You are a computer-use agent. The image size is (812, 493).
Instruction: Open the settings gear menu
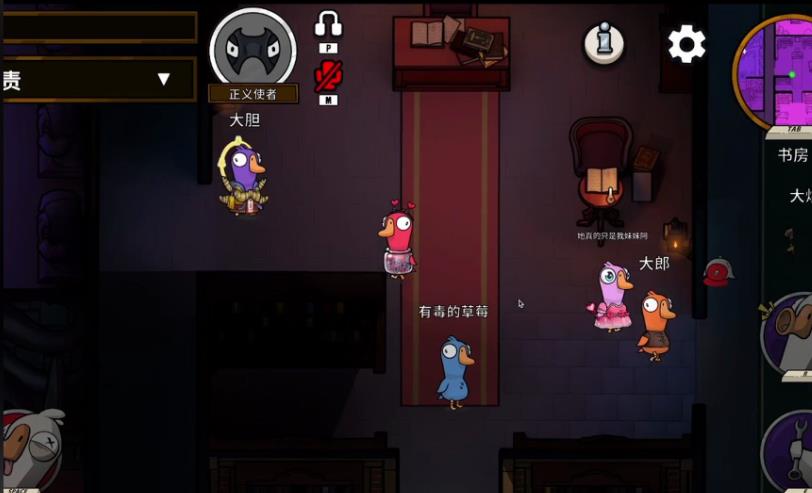click(686, 43)
